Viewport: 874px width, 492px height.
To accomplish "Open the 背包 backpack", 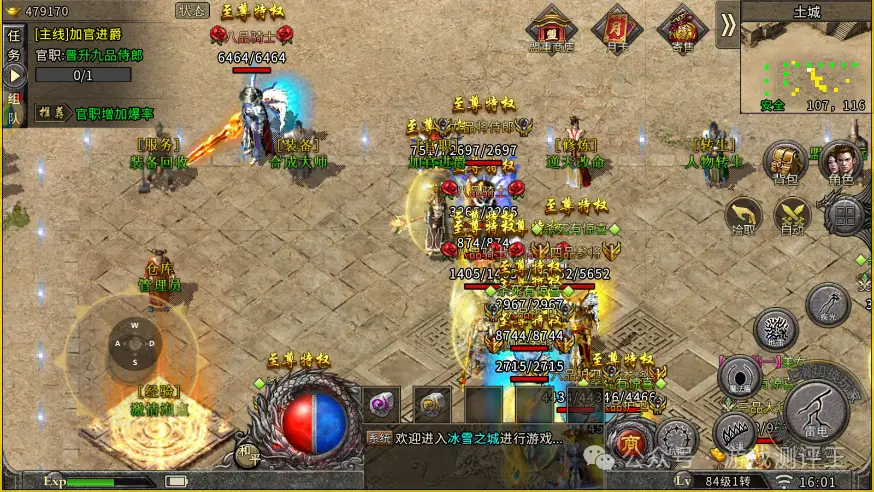I will (x=785, y=164).
